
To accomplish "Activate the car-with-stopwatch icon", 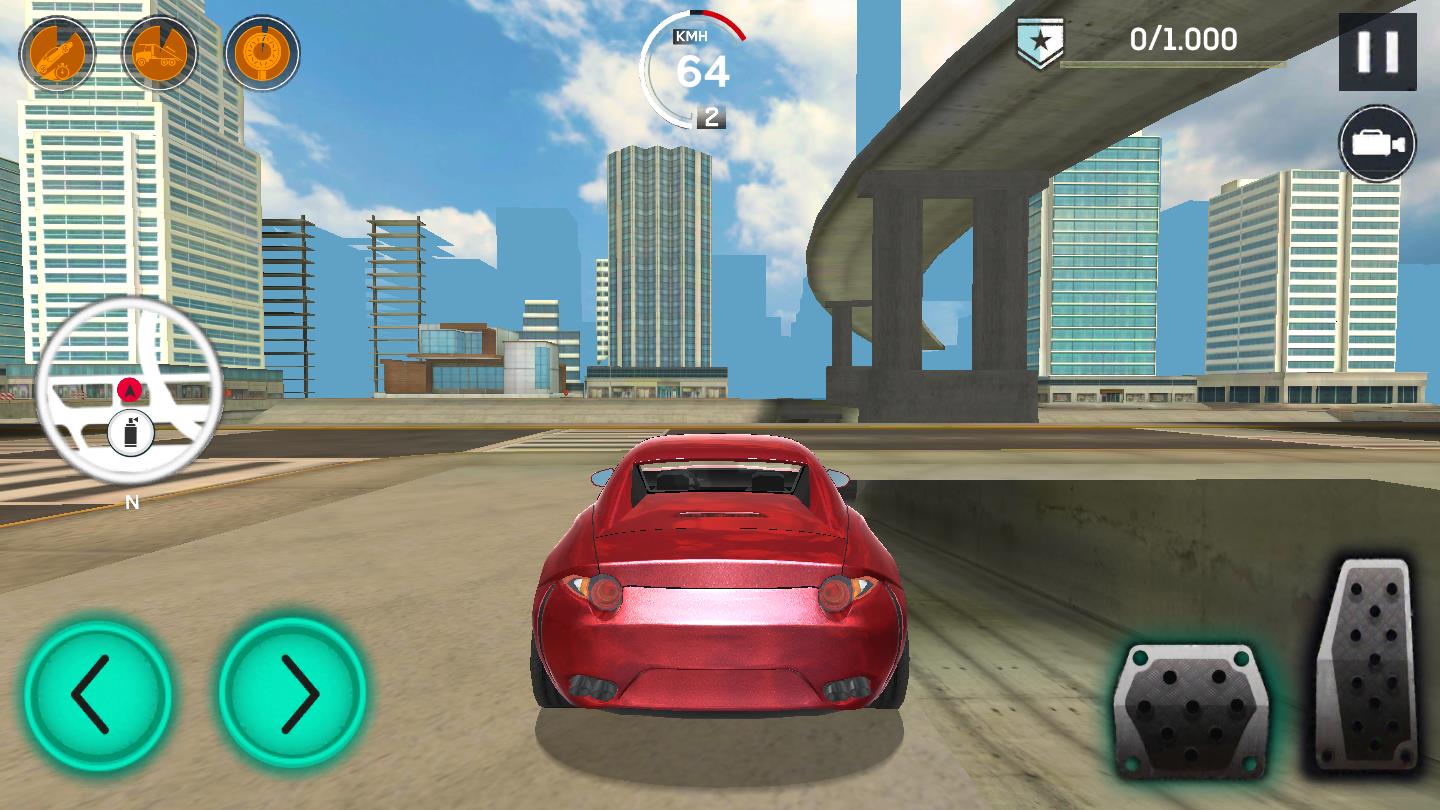I will (x=57, y=52).
